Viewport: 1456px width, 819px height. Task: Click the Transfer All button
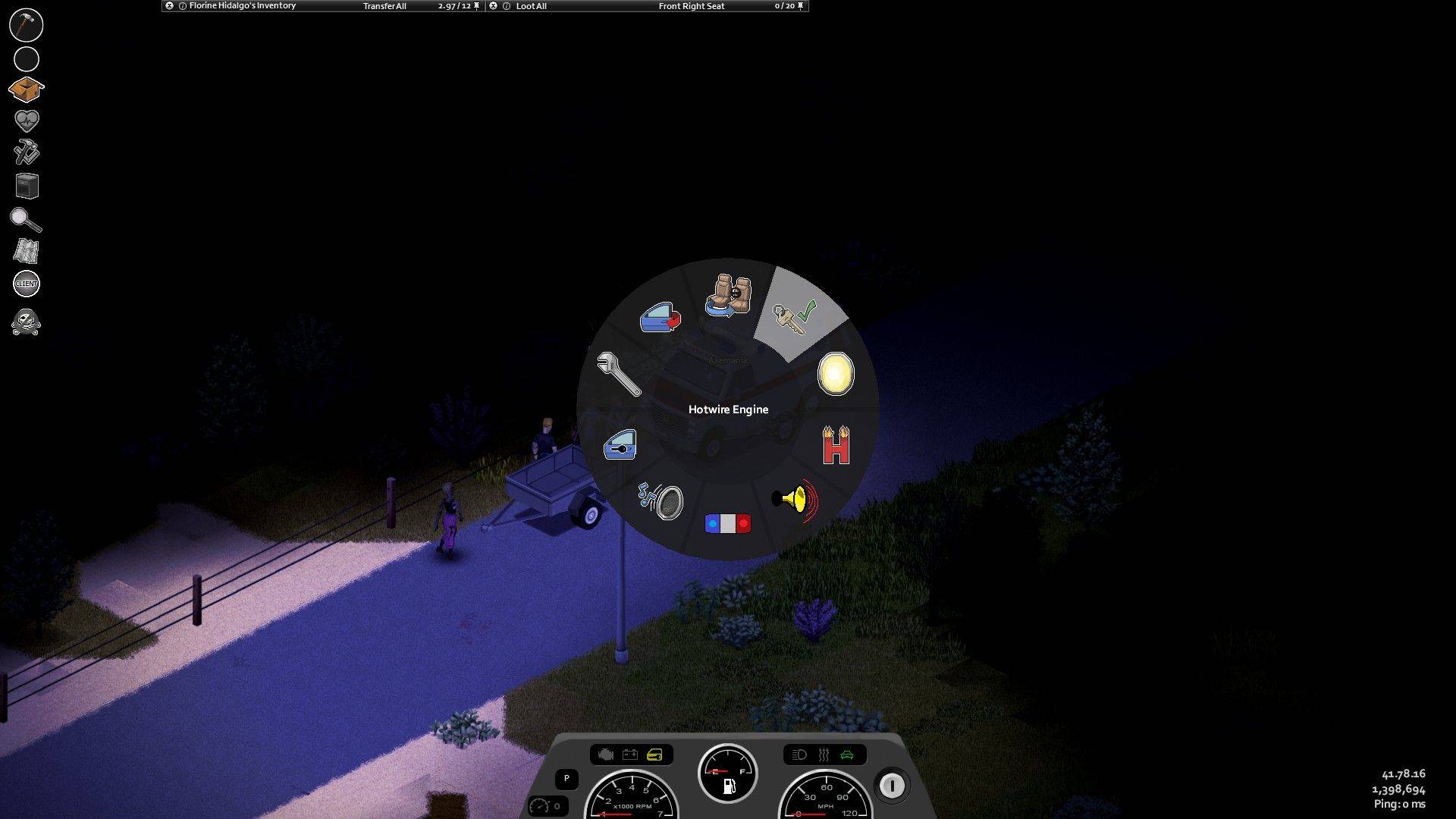click(x=384, y=6)
